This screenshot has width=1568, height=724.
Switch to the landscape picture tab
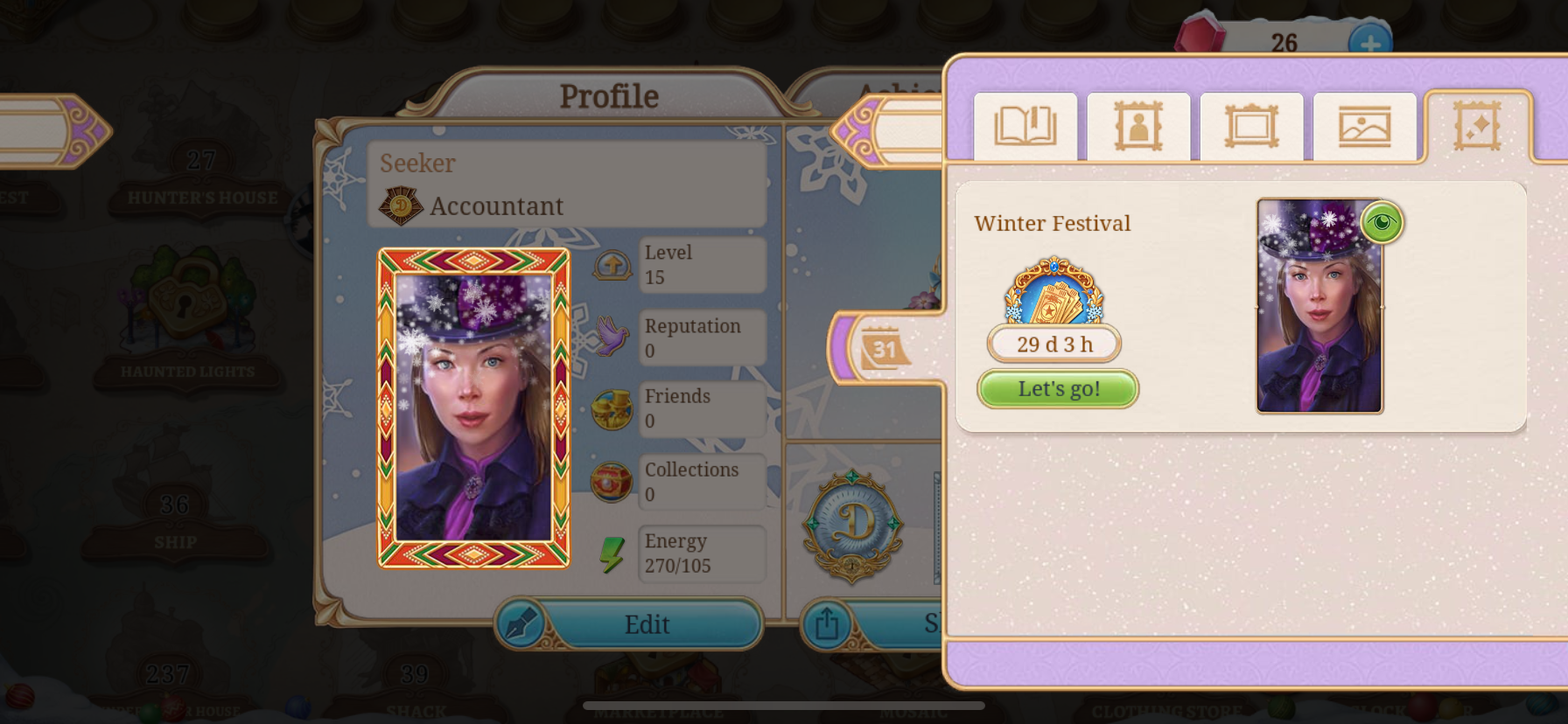coord(1364,127)
